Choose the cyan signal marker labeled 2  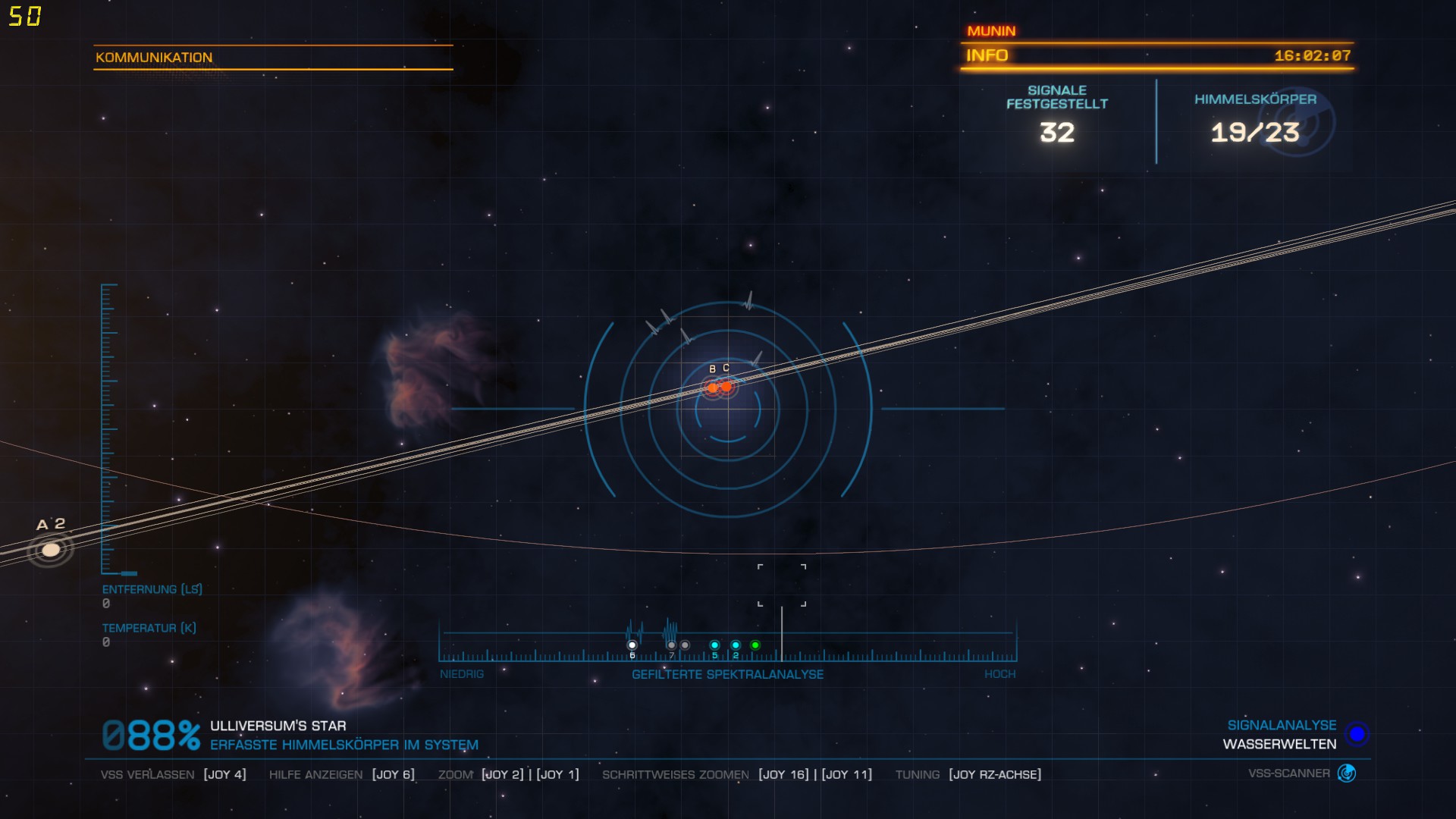736,645
